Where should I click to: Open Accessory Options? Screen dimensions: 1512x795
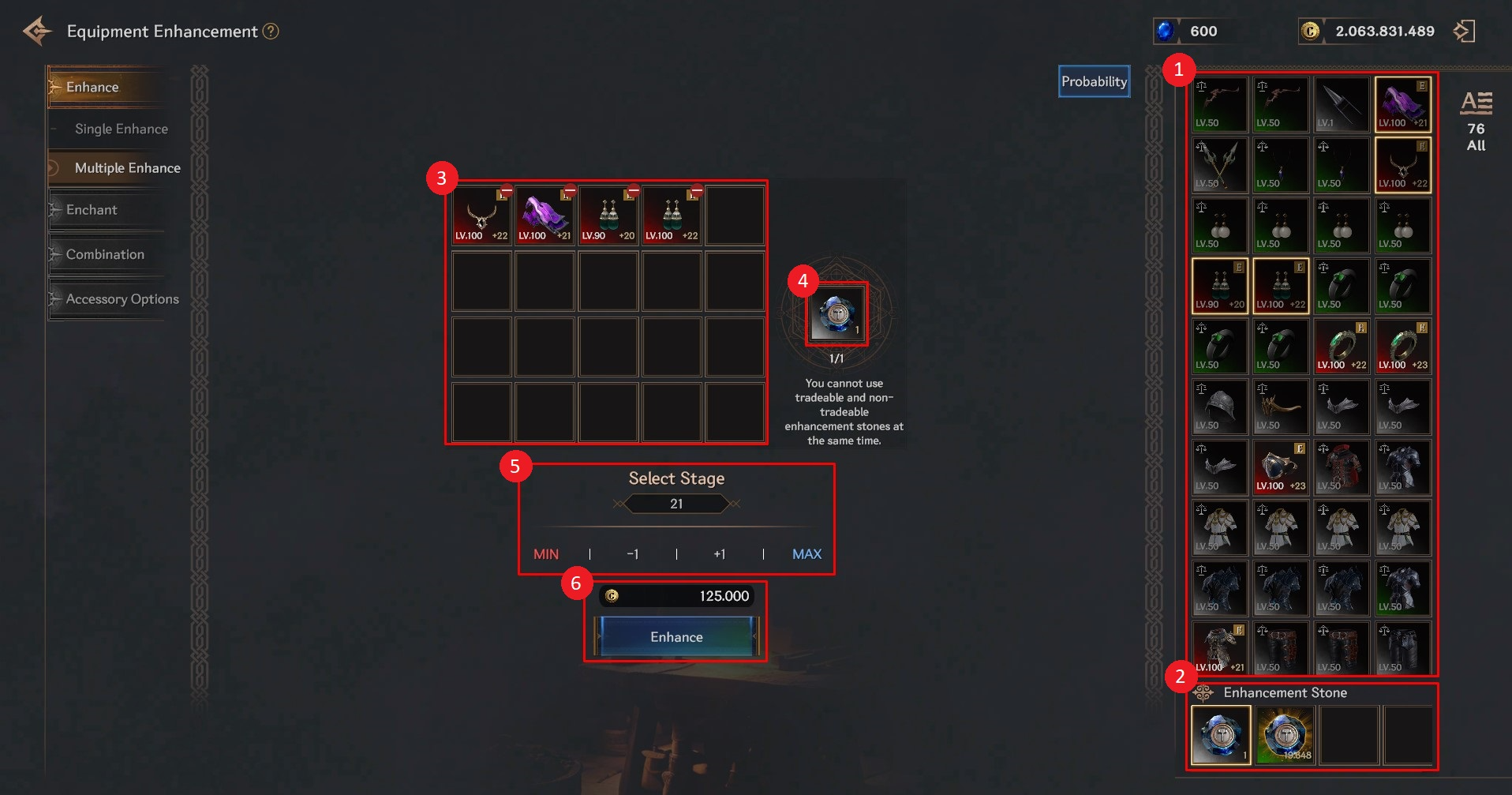(122, 299)
